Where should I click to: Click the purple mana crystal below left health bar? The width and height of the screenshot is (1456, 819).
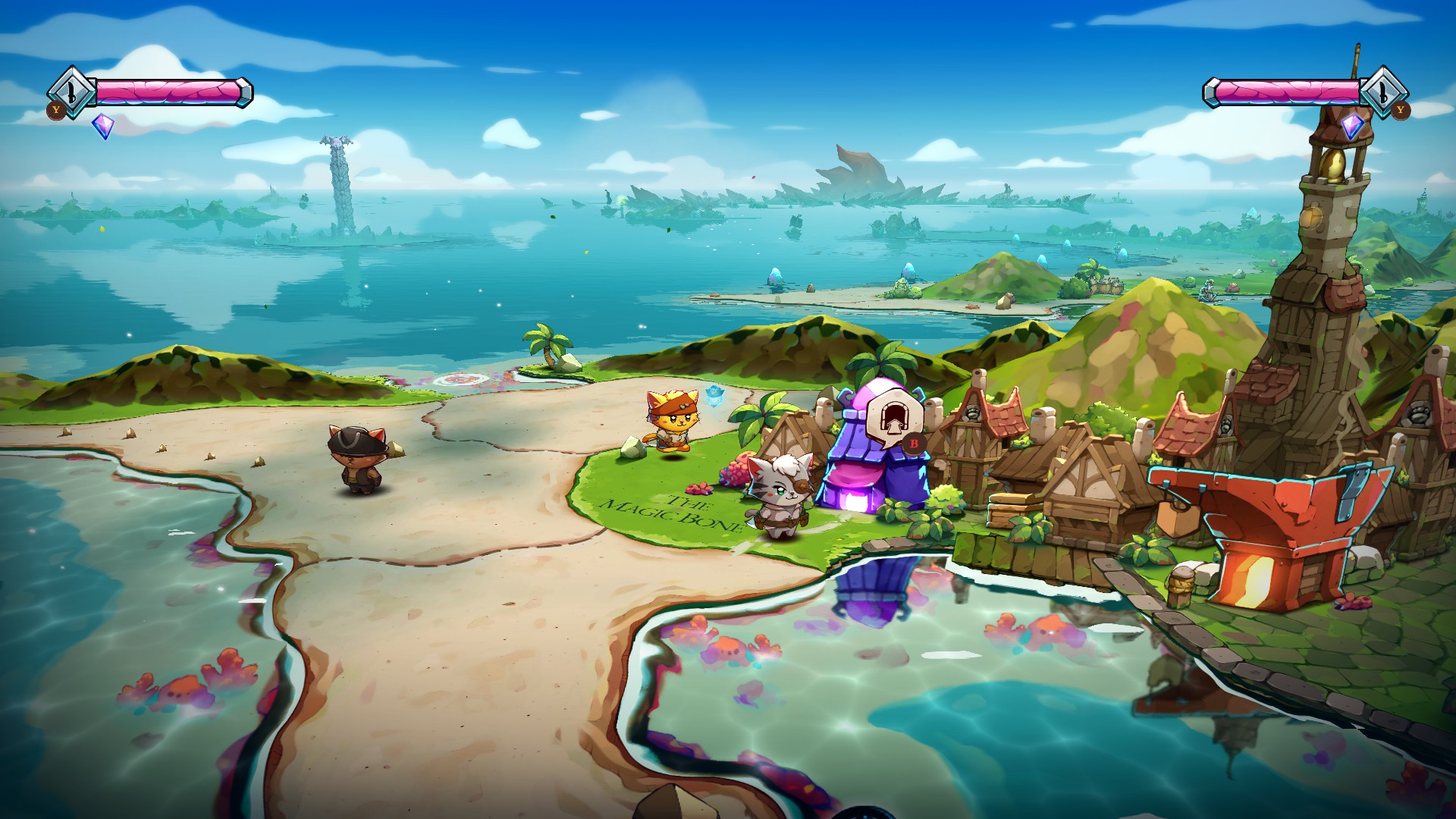[104, 127]
